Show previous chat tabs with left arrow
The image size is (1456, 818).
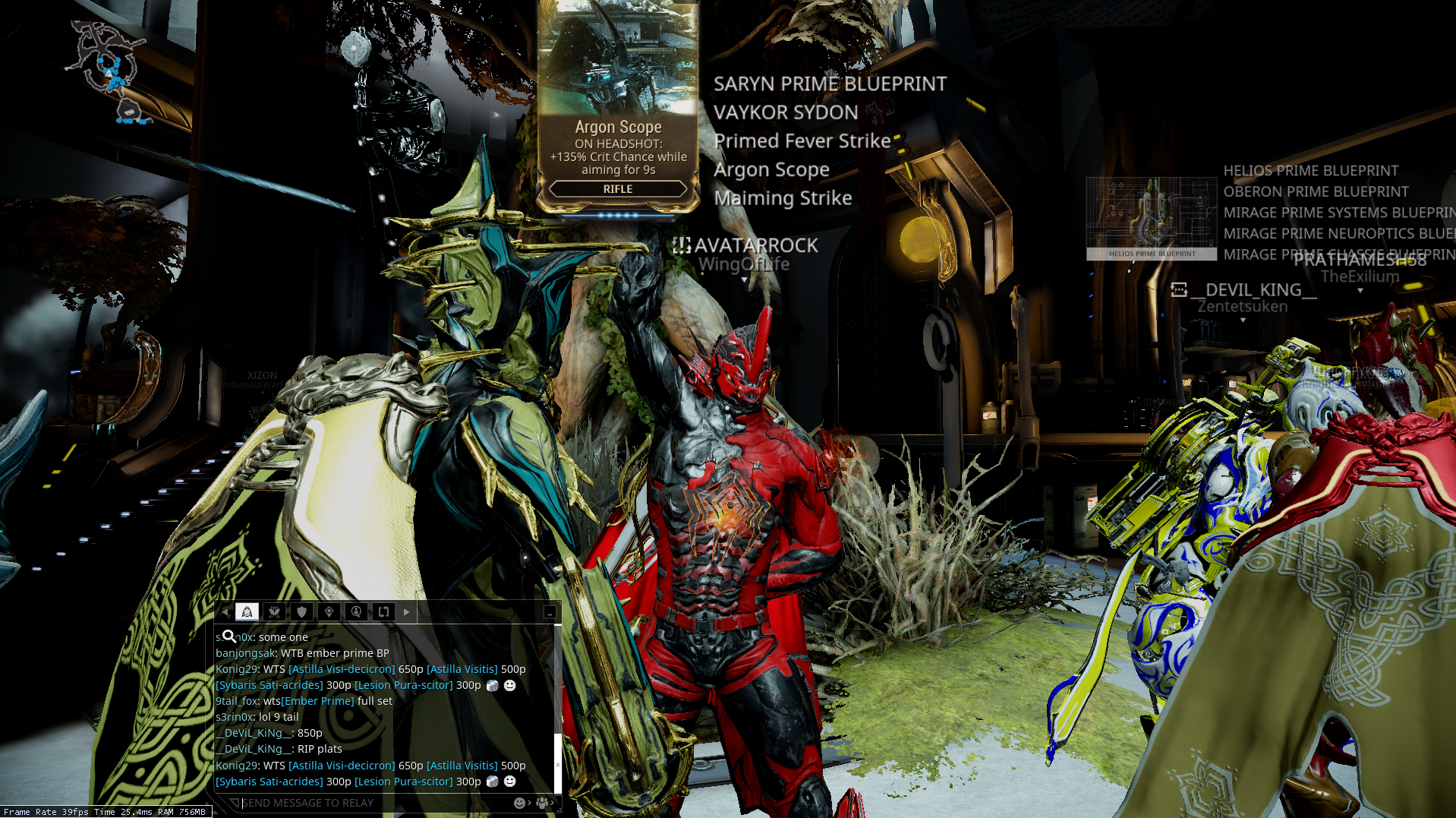225,612
